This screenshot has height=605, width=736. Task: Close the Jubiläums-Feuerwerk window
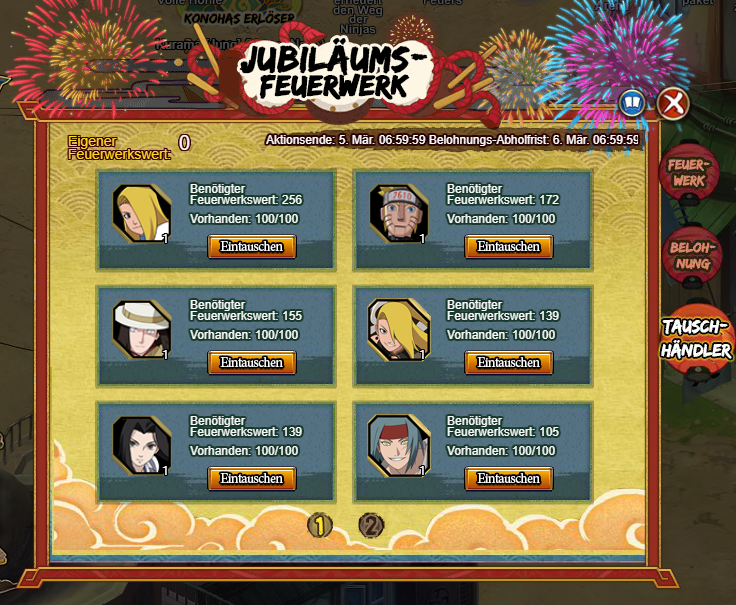[673, 103]
